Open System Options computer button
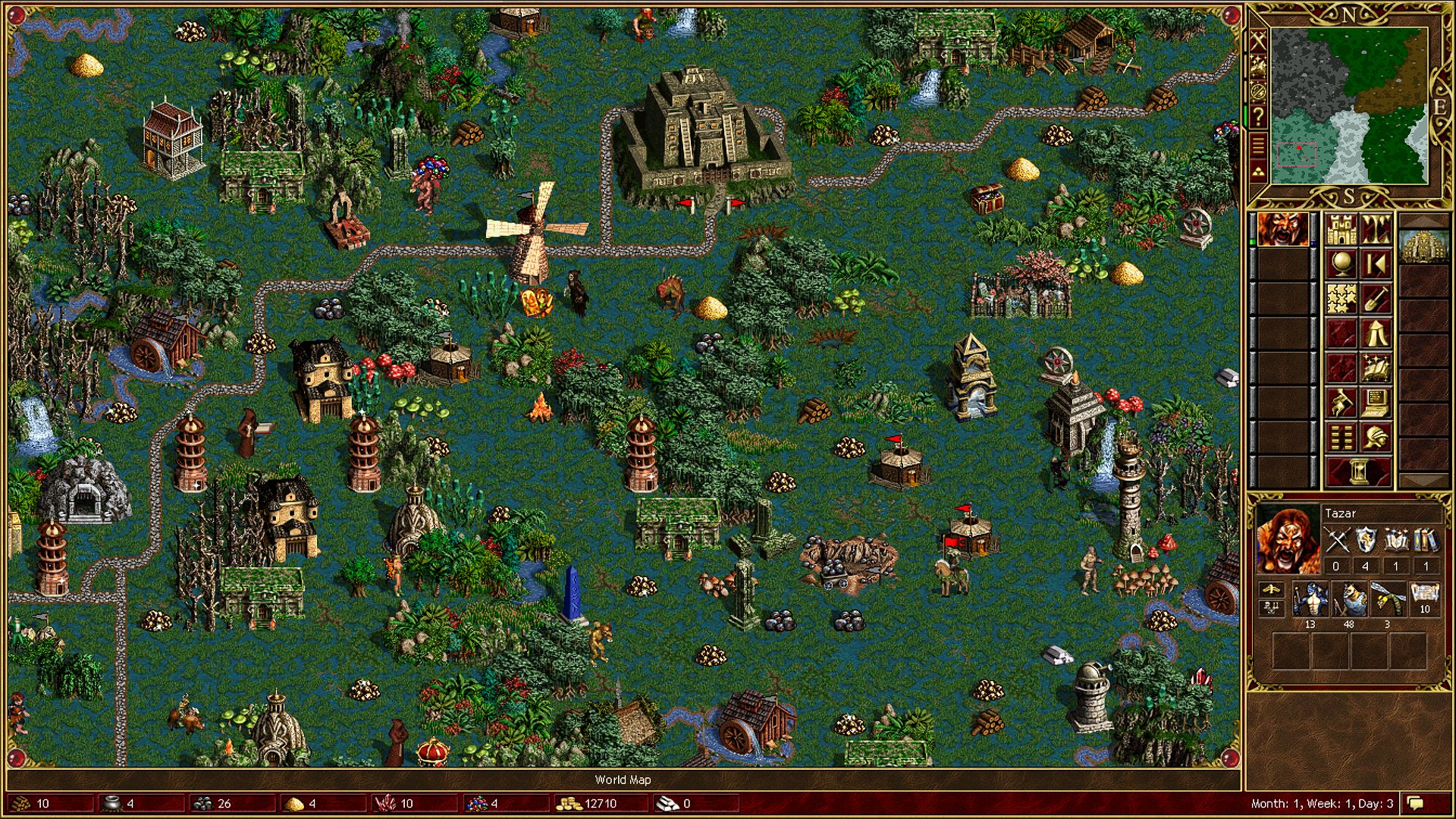The height and width of the screenshot is (819, 1456). tap(1376, 403)
